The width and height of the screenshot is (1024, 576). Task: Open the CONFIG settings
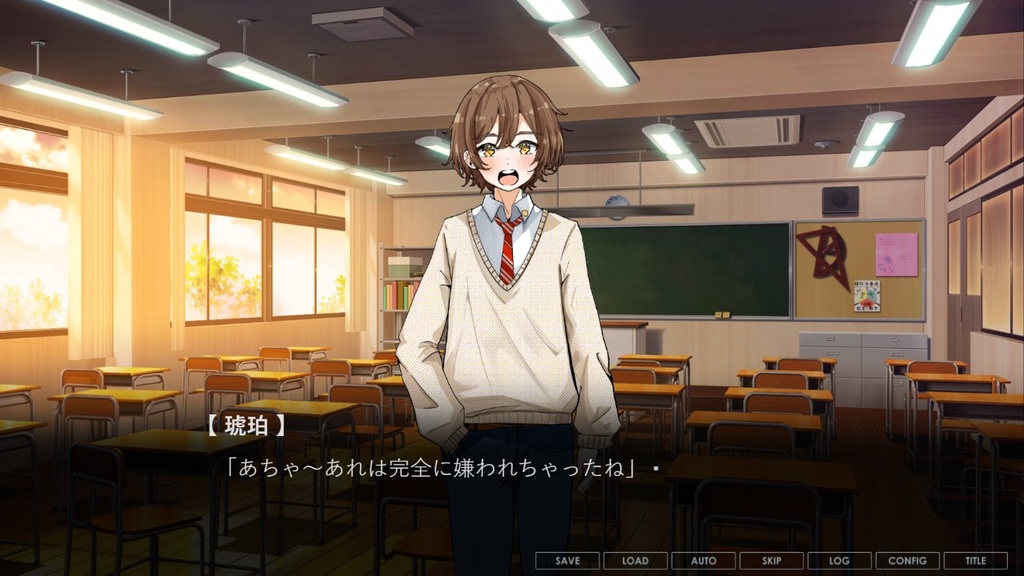pyautogui.click(x=907, y=561)
